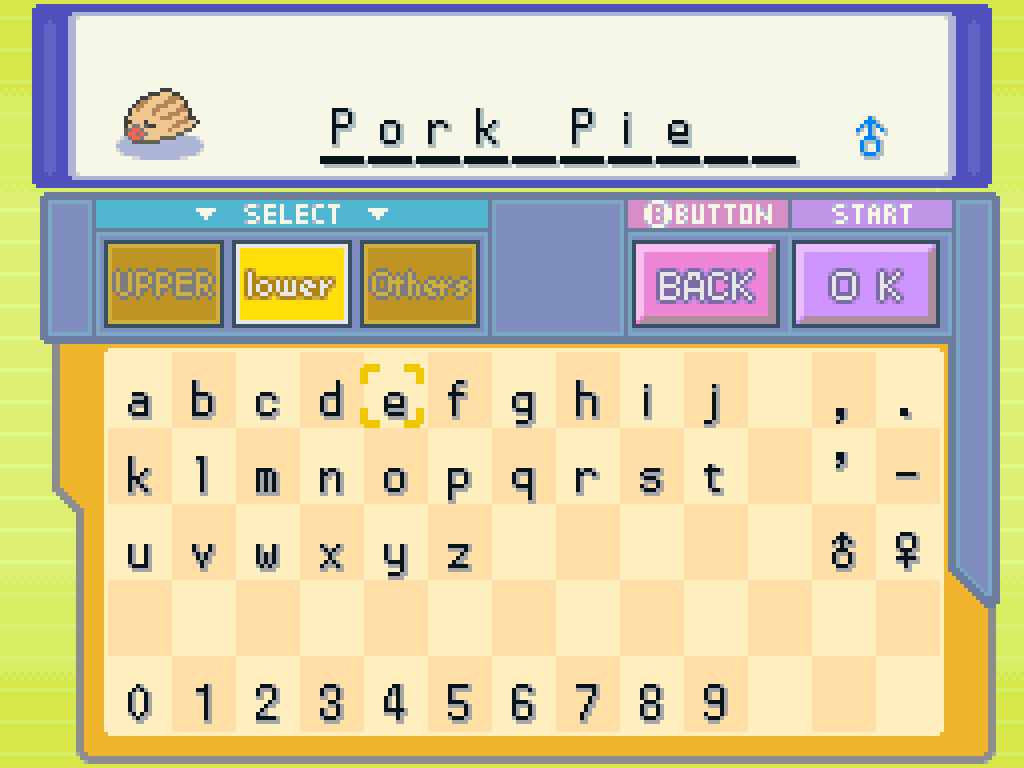1024x768 pixels.
Task: Click the BACK button
Action: point(705,285)
